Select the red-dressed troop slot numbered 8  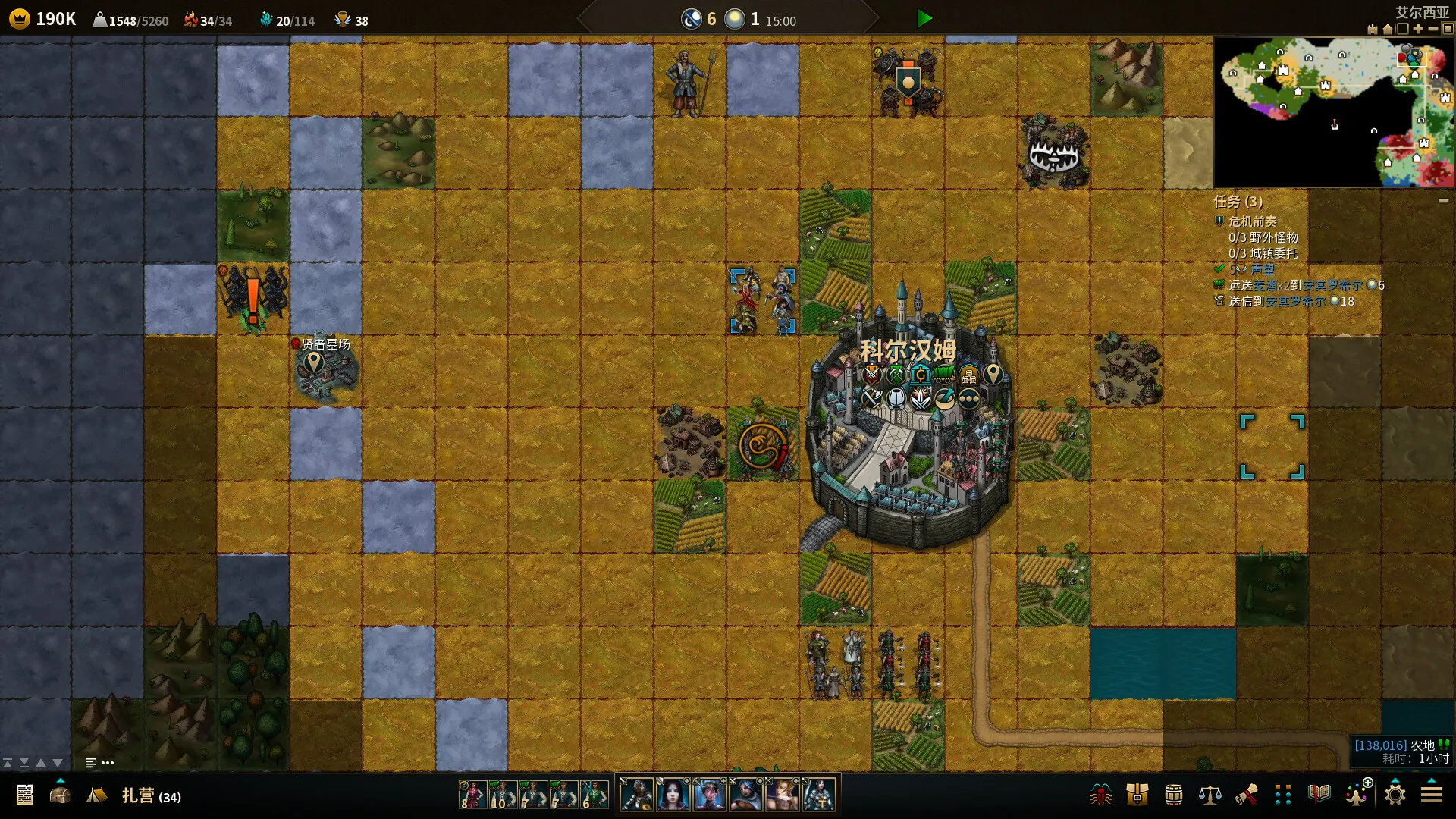[x=472, y=795]
